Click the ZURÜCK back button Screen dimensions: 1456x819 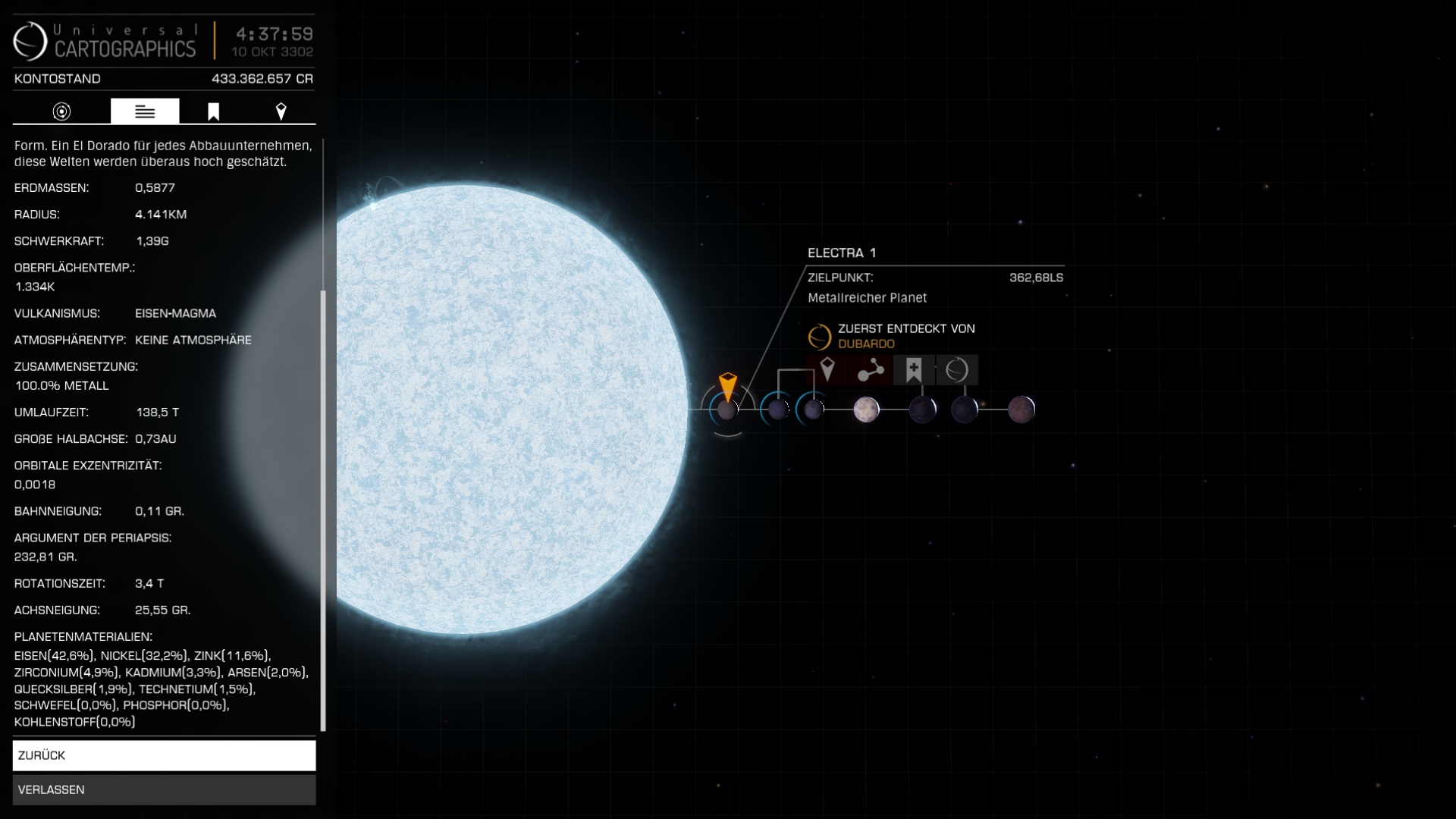tap(164, 755)
